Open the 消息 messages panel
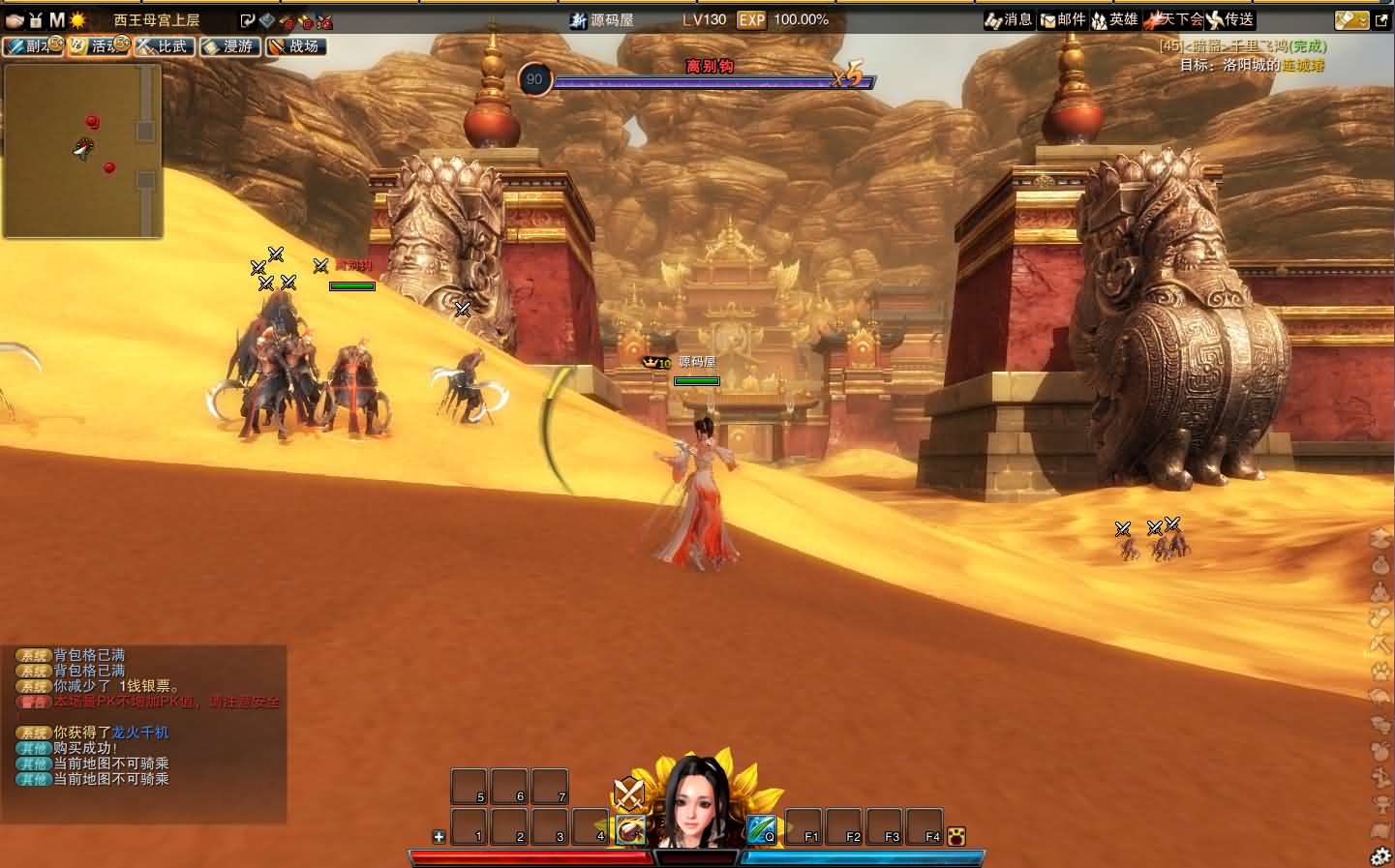 (x=1009, y=19)
